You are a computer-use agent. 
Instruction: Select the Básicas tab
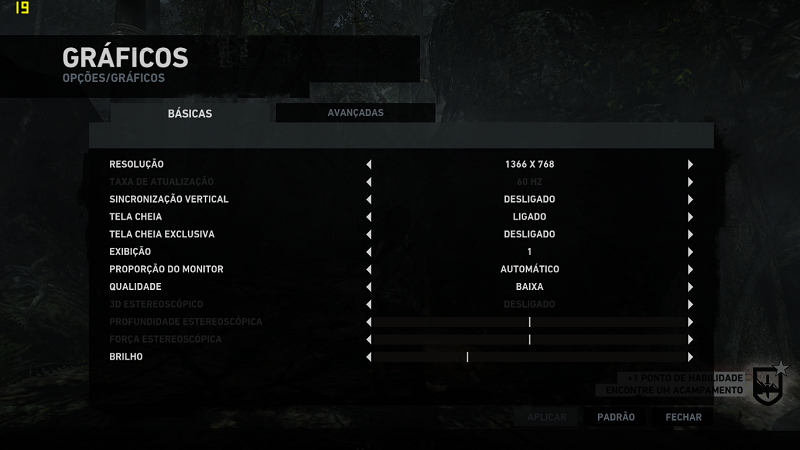pyautogui.click(x=190, y=114)
